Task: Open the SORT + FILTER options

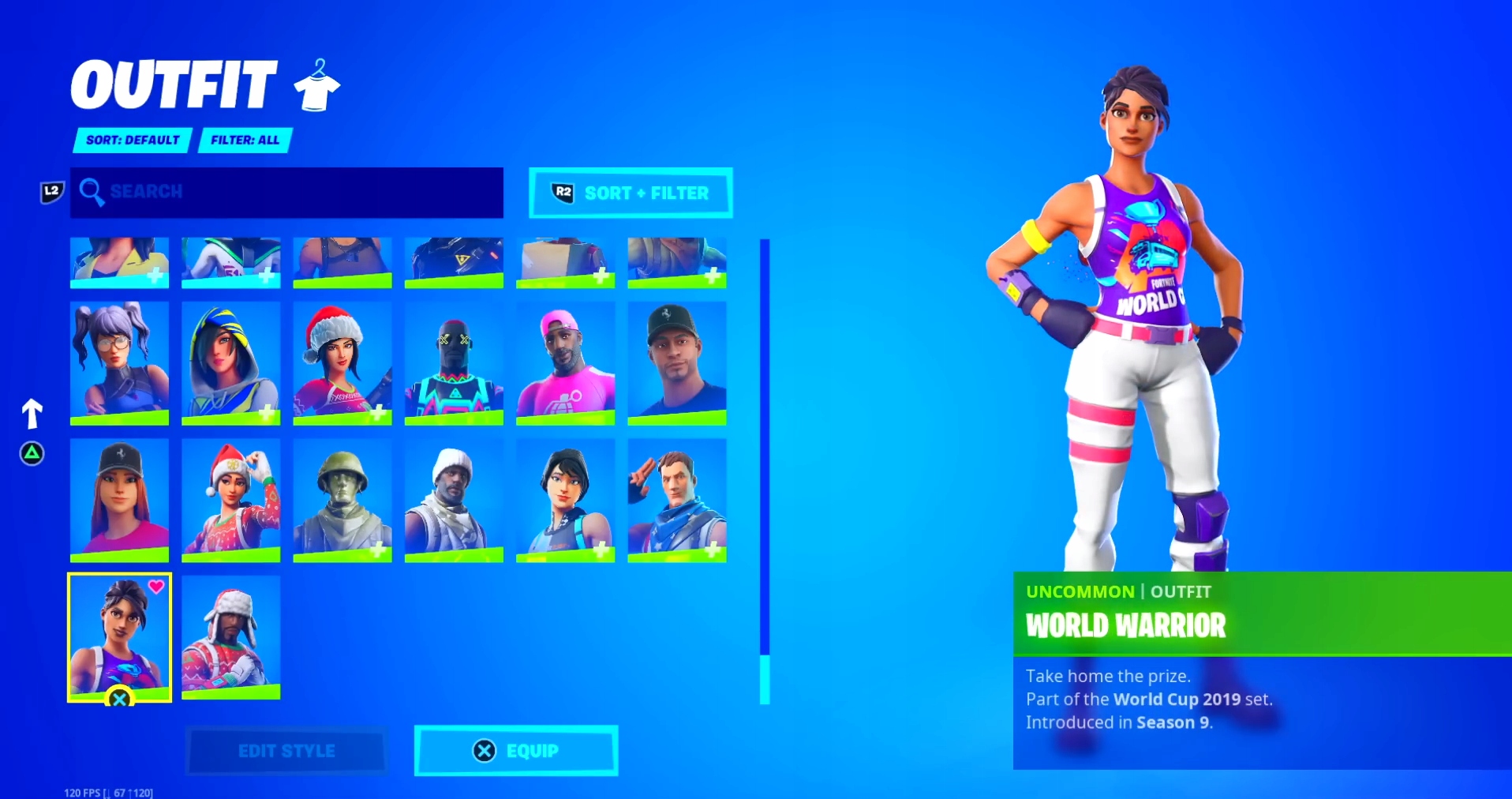Action: (x=631, y=192)
